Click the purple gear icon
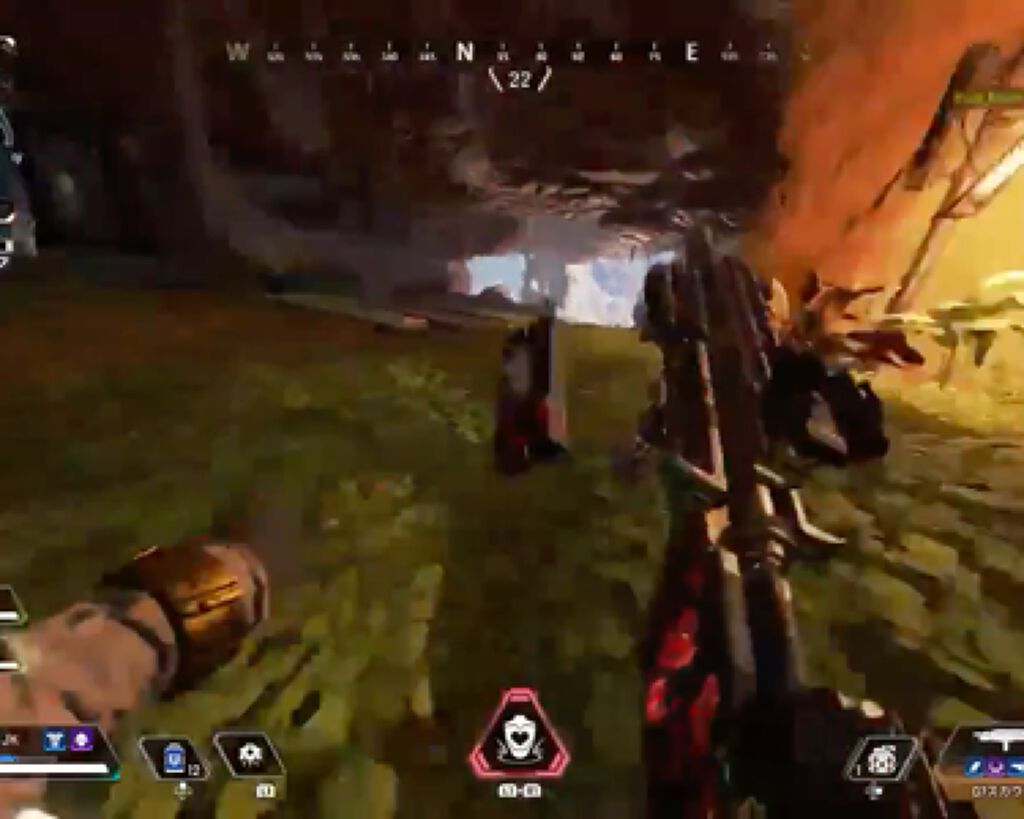1024x819 pixels. tap(81, 740)
